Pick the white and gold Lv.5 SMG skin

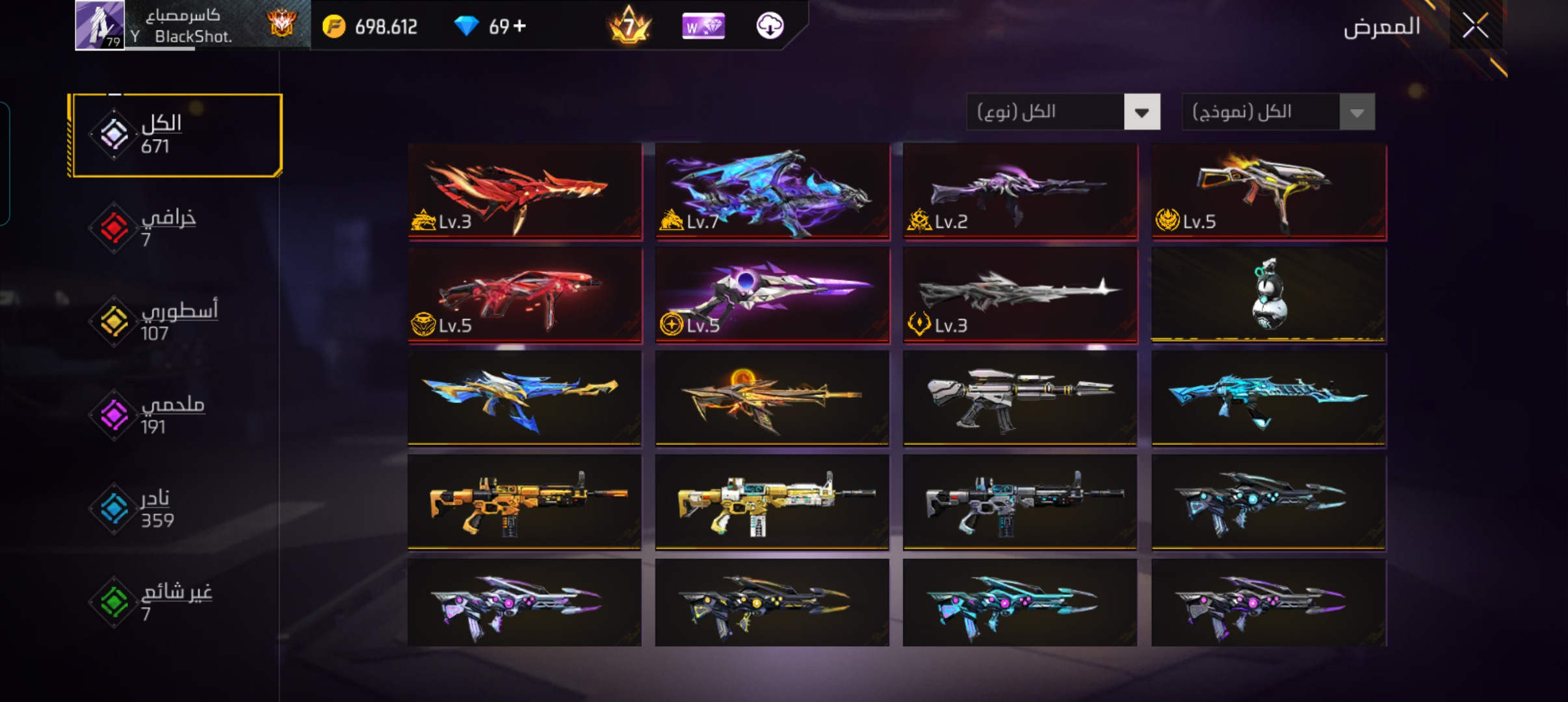pos(1268,191)
